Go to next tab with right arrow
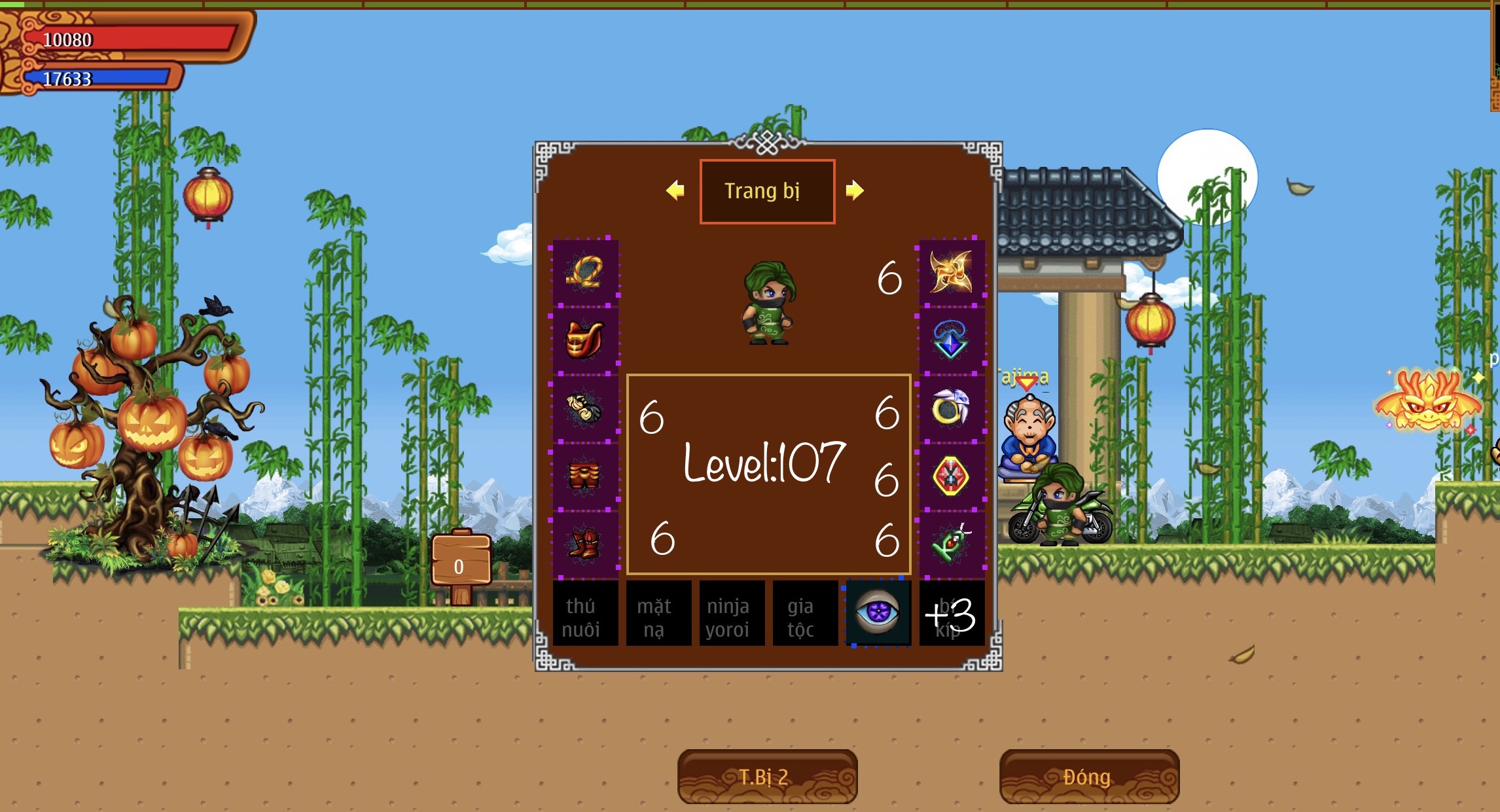The image size is (1500, 812). [854, 190]
